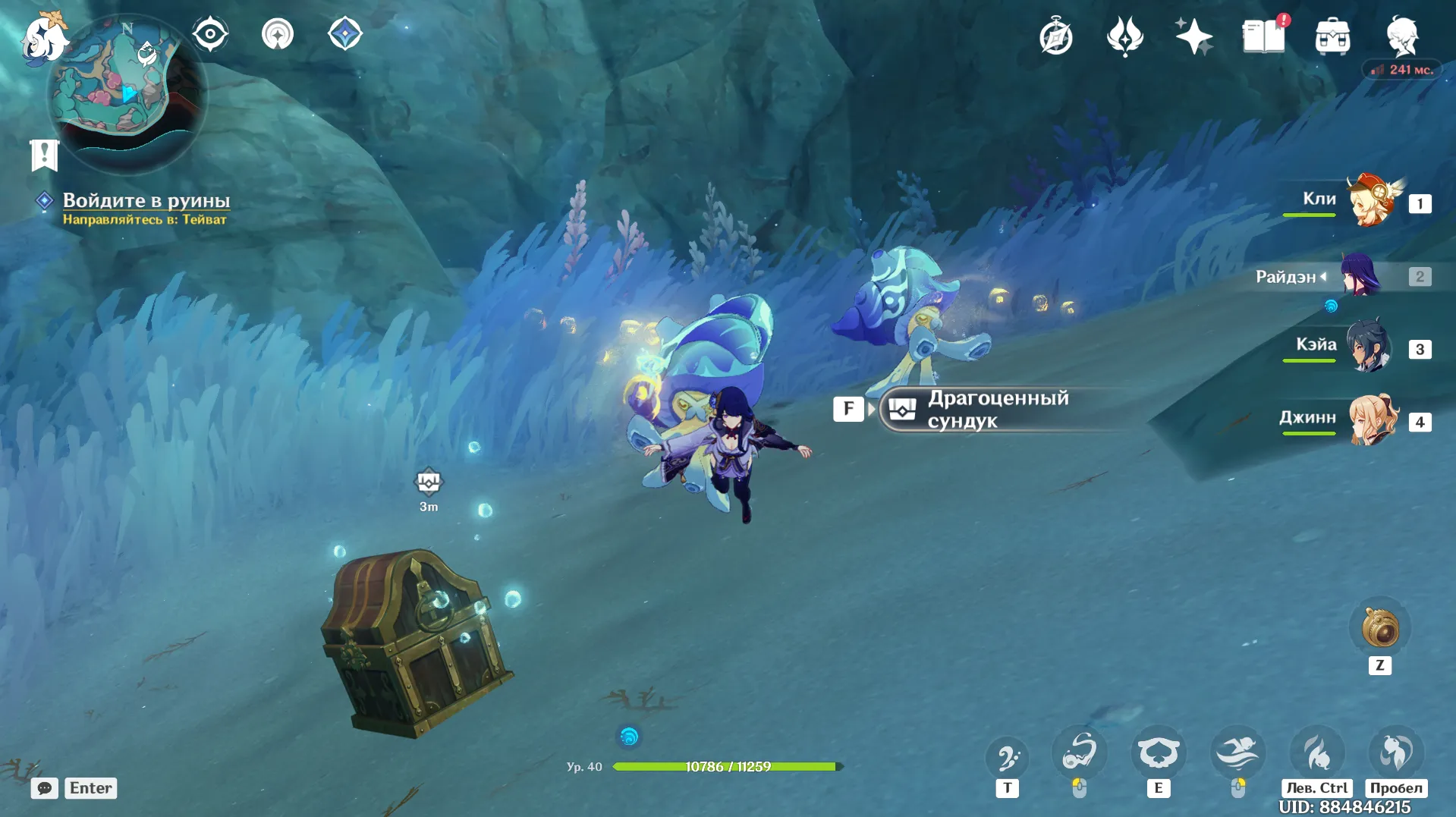Image resolution: width=1456 pixels, height=817 pixels.
Task: Open the character profile icon
Action: (1402, 36)
